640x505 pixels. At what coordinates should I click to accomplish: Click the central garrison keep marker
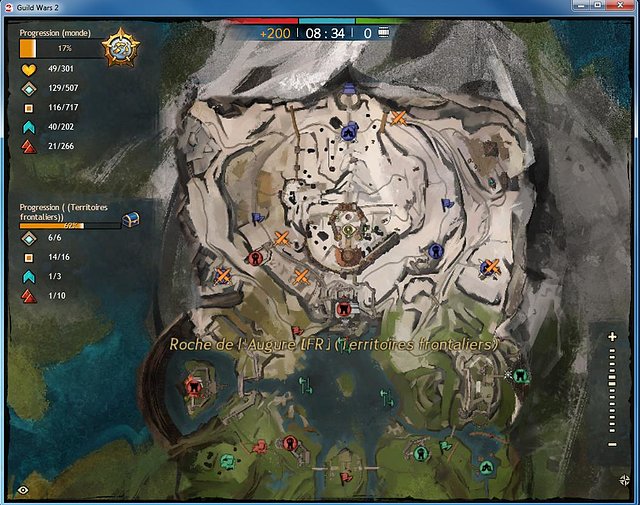tap(347, 231)
